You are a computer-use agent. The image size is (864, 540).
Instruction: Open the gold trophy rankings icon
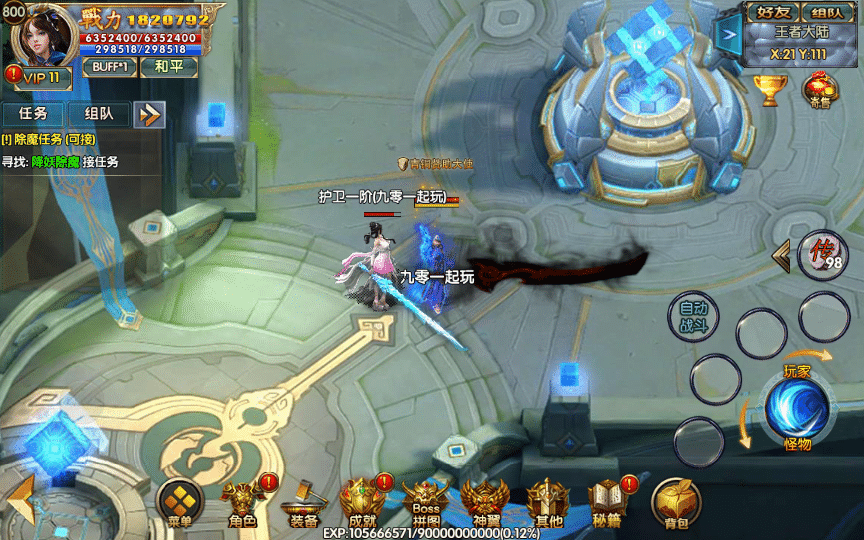point(770,89)
